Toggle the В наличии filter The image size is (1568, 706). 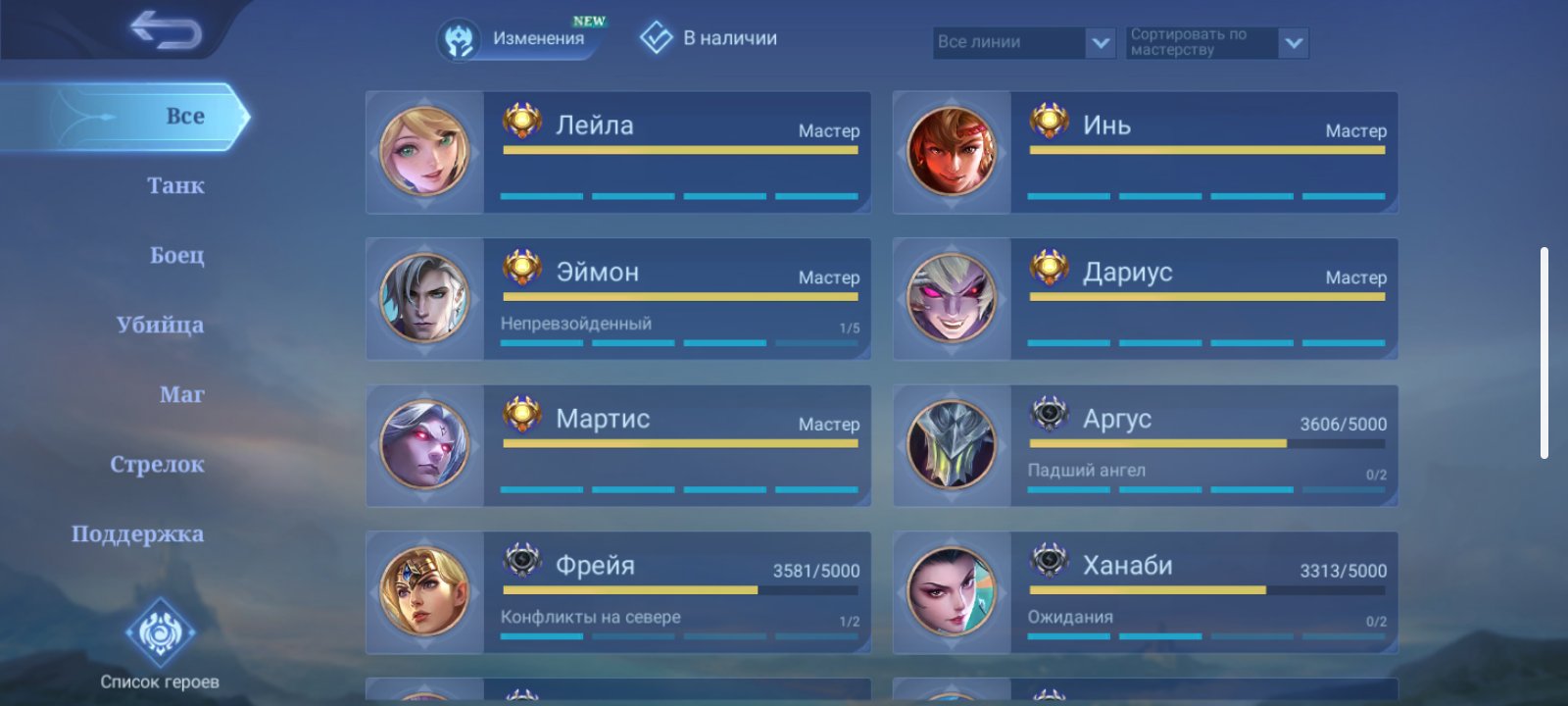(709, 39)
